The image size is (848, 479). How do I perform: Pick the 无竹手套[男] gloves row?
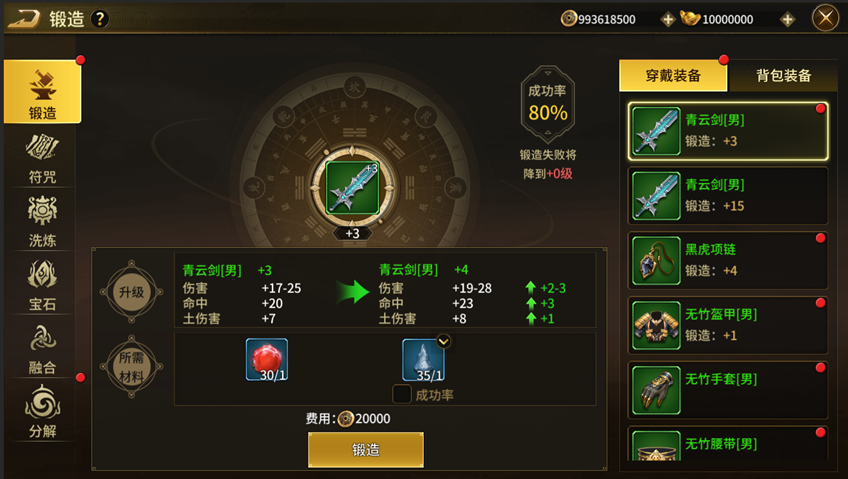[728, 389]
